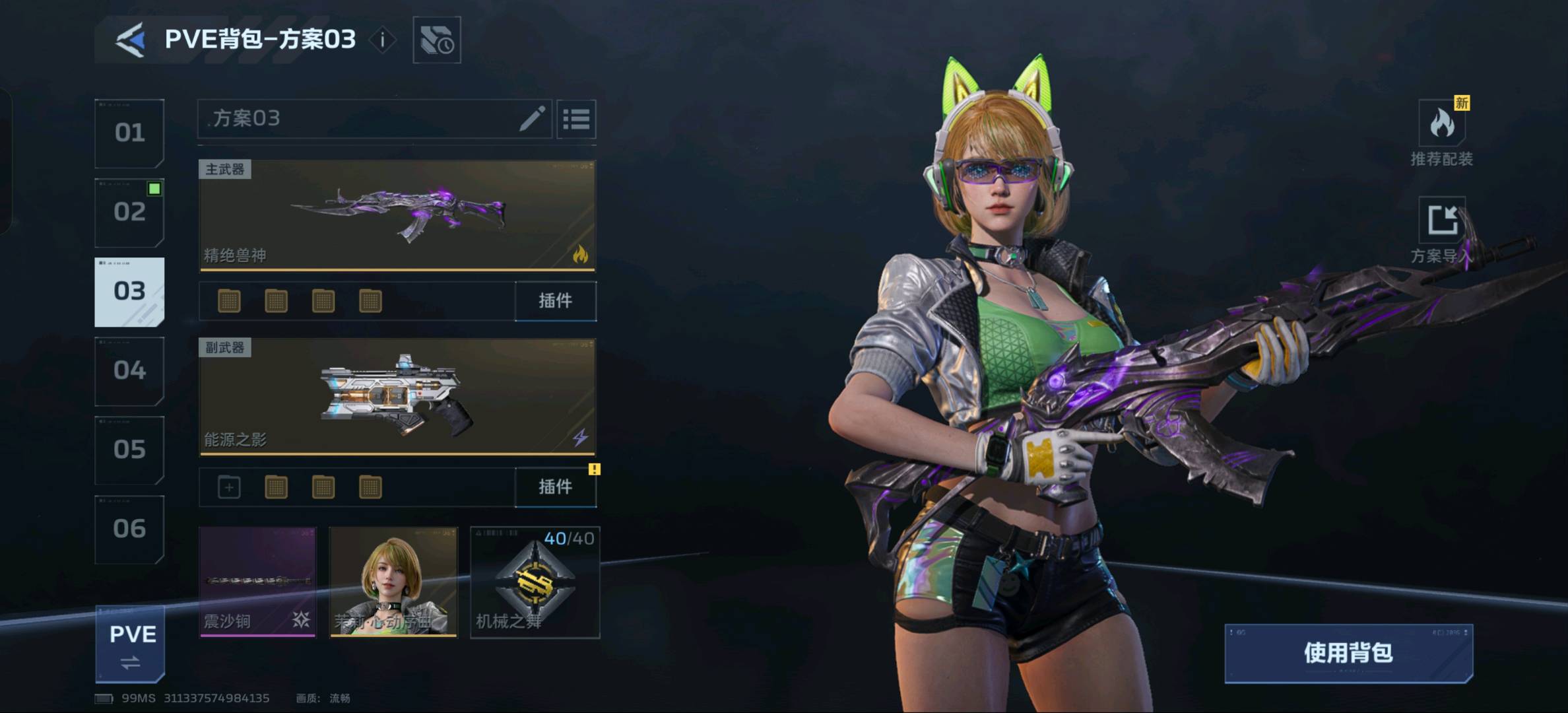Open 插件 plugins for the secondary weapon
The height and width of the screenshot is (713, 1568).
click(x=555, y=487)
